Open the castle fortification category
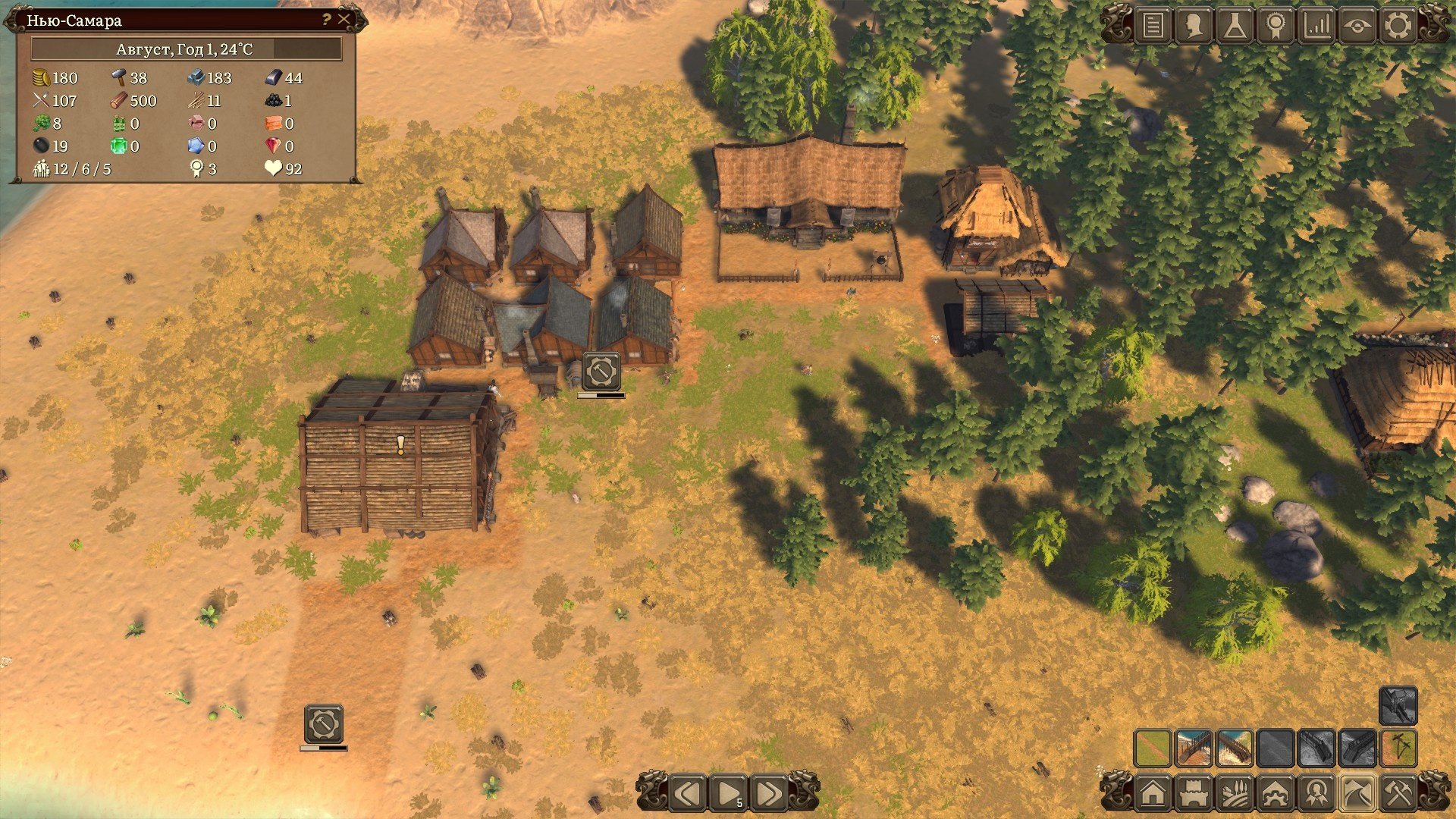1456x819 pixels. coord(1194,794)
